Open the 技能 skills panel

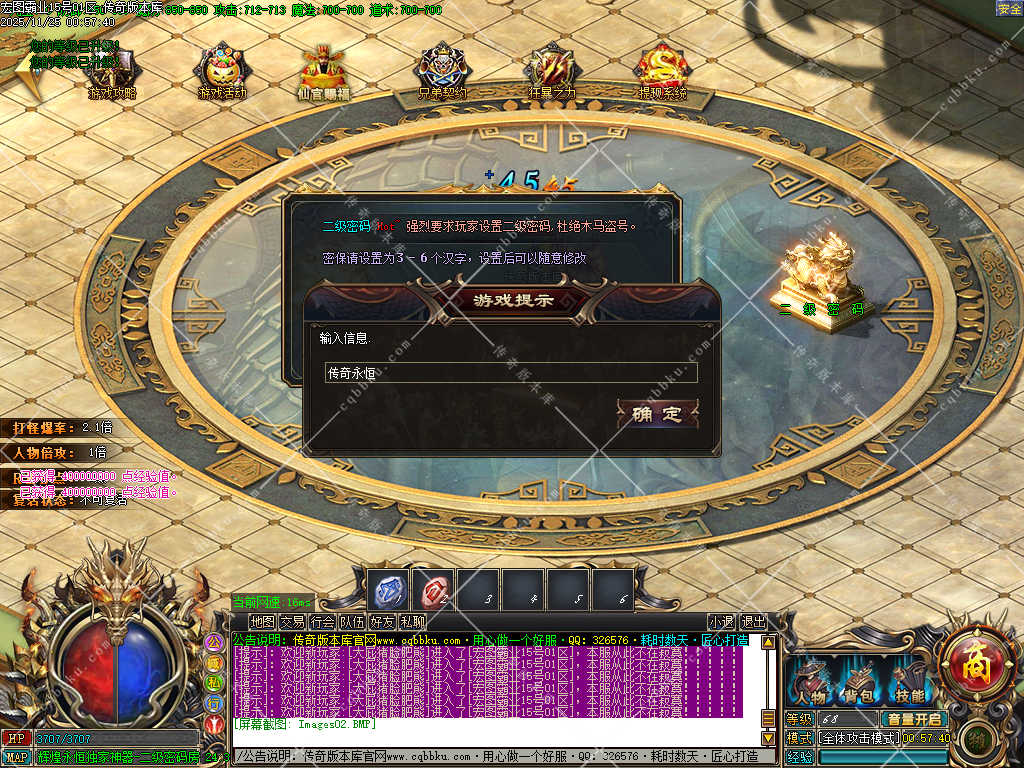pos(909,686)
